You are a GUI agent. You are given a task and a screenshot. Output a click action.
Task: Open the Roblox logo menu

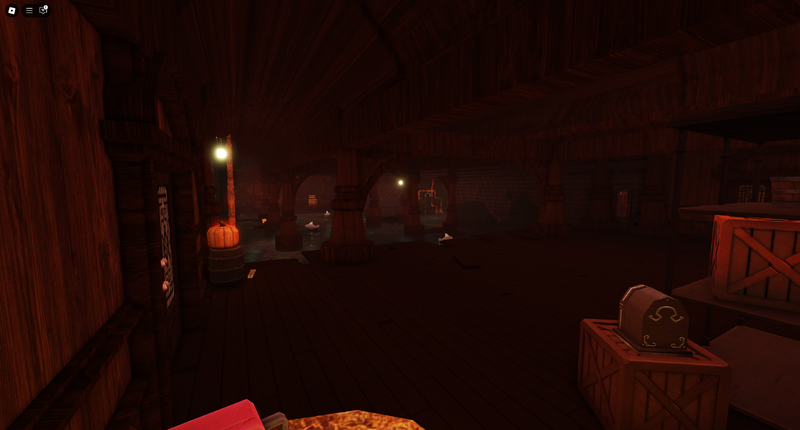[x=12, y=10]
